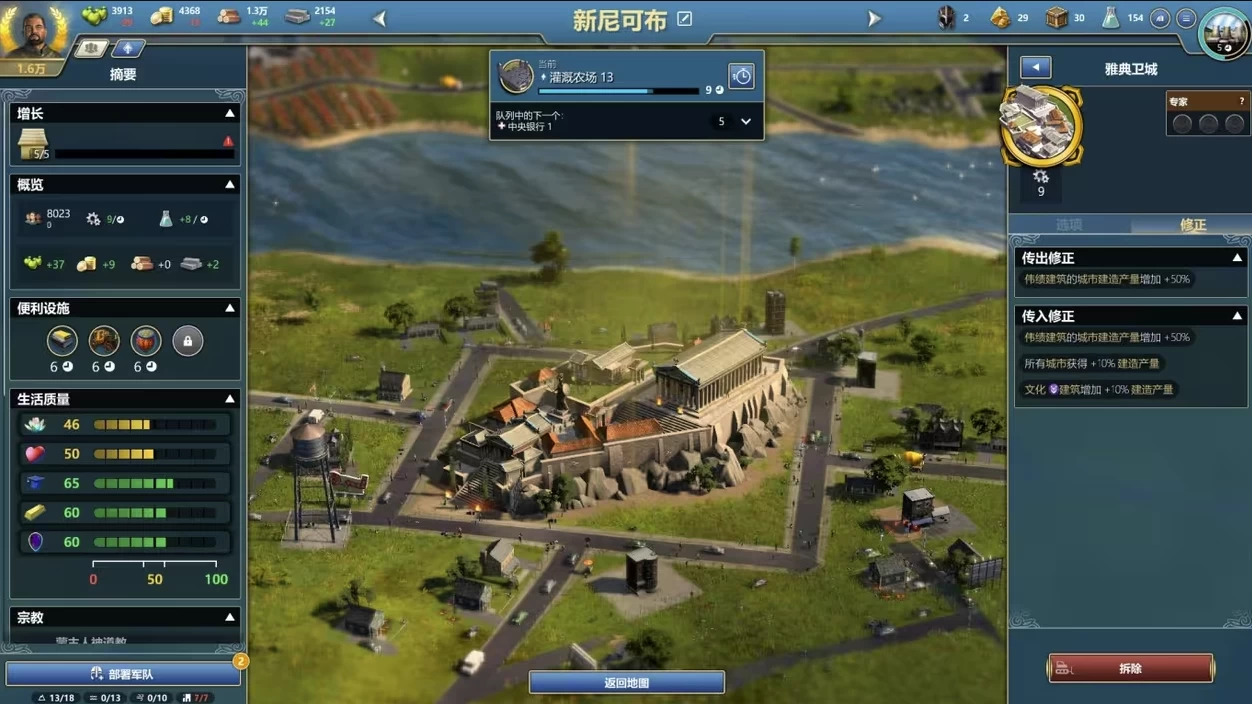Demolish the building with 拆除
Image resolution: width=1252 pixels, height=704 pixels.
[1131, 668]
